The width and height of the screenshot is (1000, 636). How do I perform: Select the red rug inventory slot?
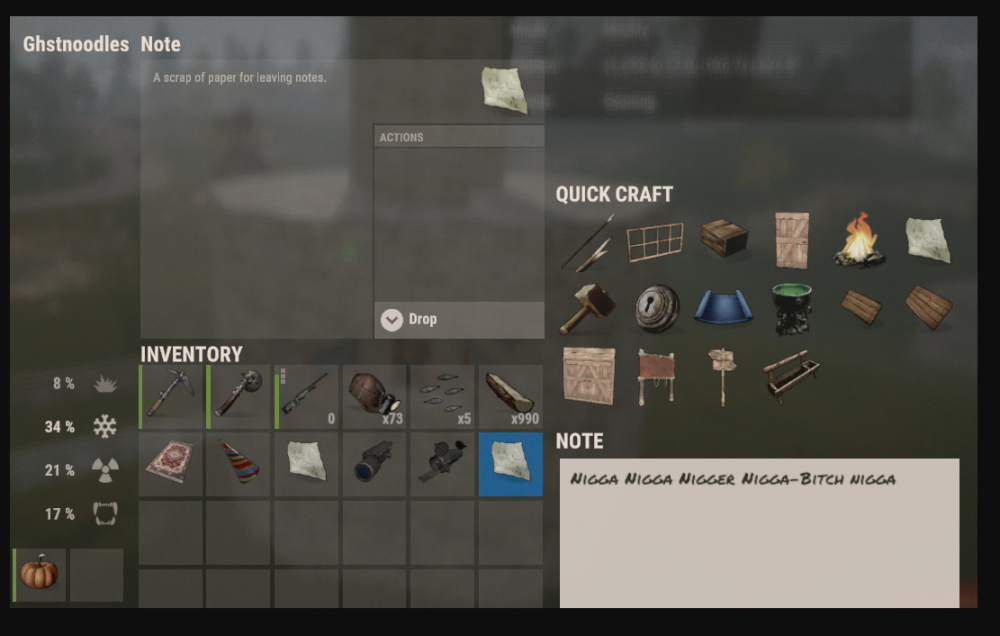pos(171,463)
